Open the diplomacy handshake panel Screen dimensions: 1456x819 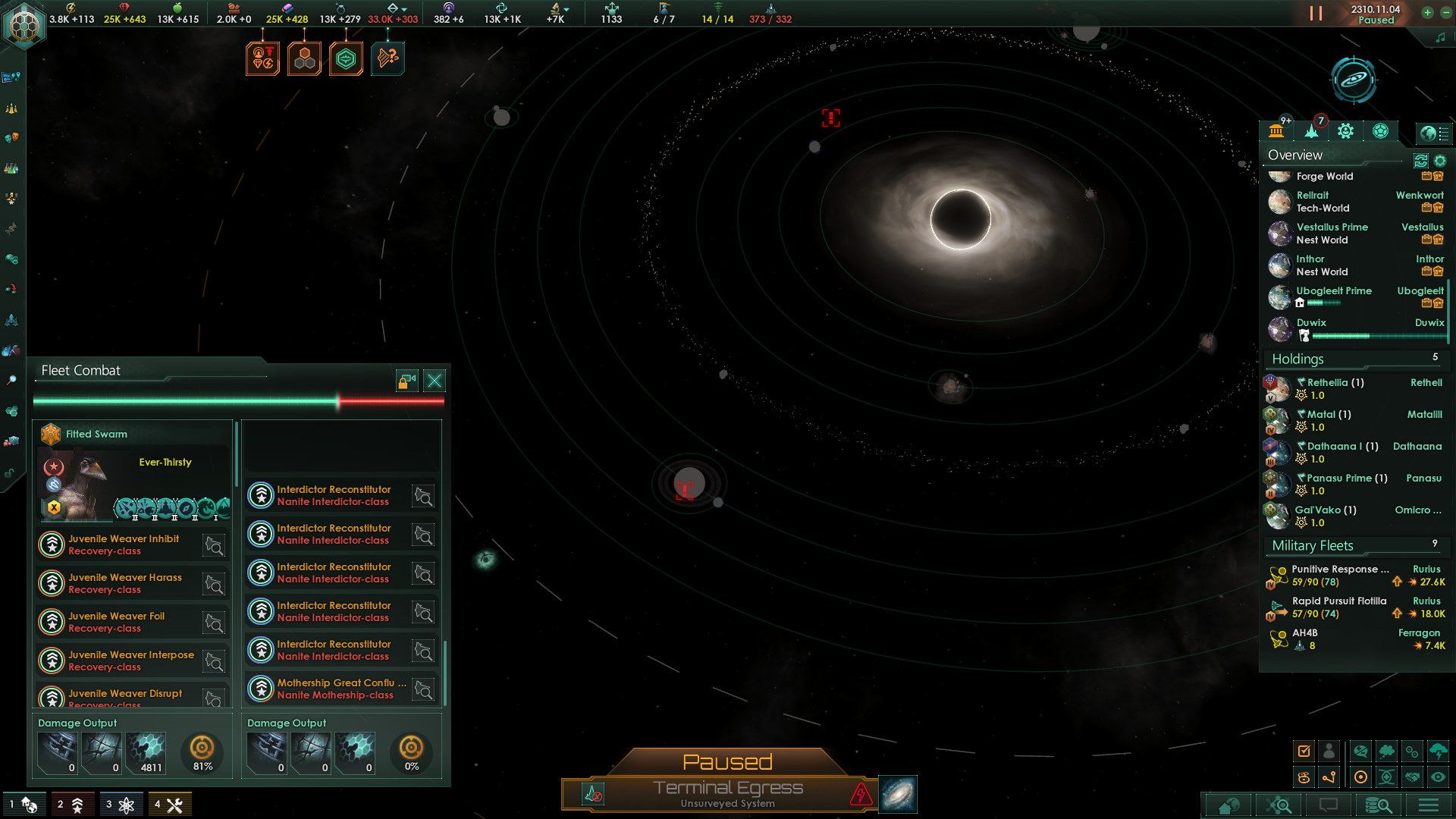click(1413, 777)
